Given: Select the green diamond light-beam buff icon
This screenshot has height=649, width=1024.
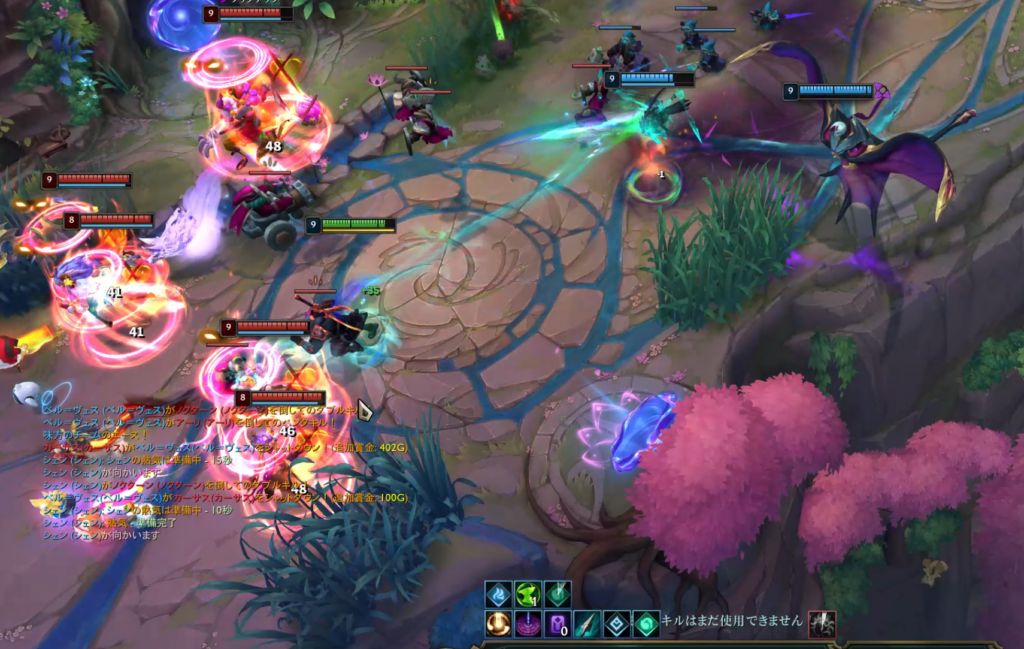Looking at the screenshot, I should 558,595.
